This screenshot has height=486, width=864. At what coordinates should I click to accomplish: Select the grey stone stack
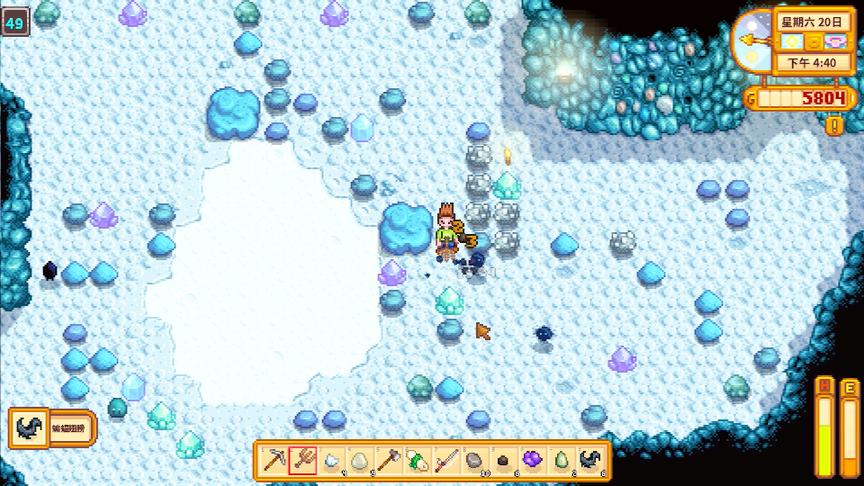(x=476, y=460)
